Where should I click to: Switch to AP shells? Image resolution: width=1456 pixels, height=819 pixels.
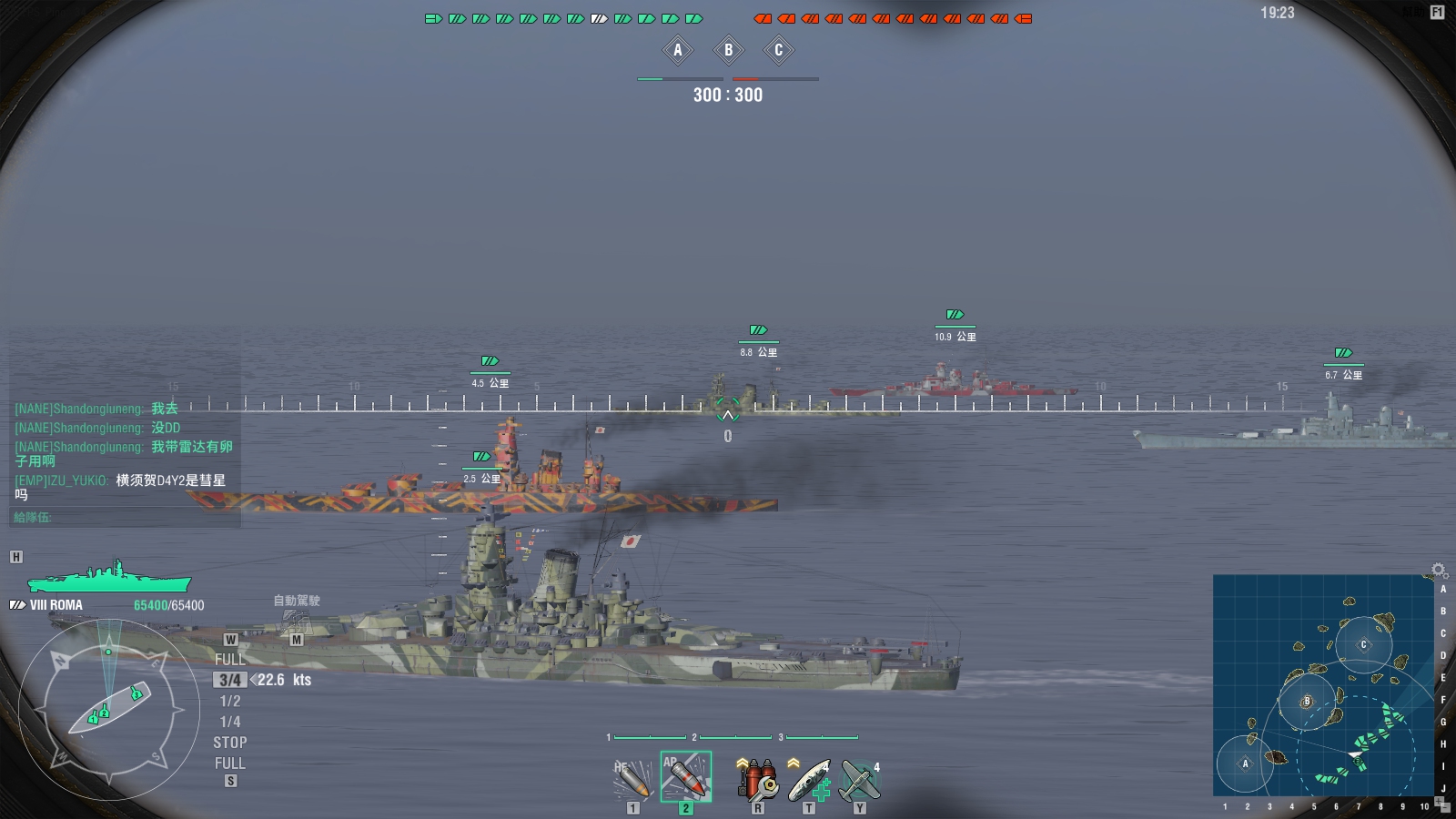685,776
